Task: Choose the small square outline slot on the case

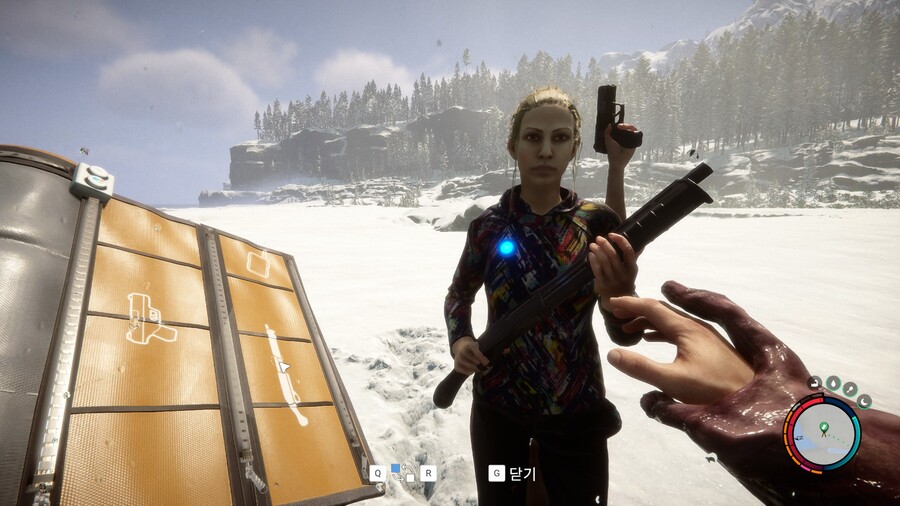Action: point(258,264)
